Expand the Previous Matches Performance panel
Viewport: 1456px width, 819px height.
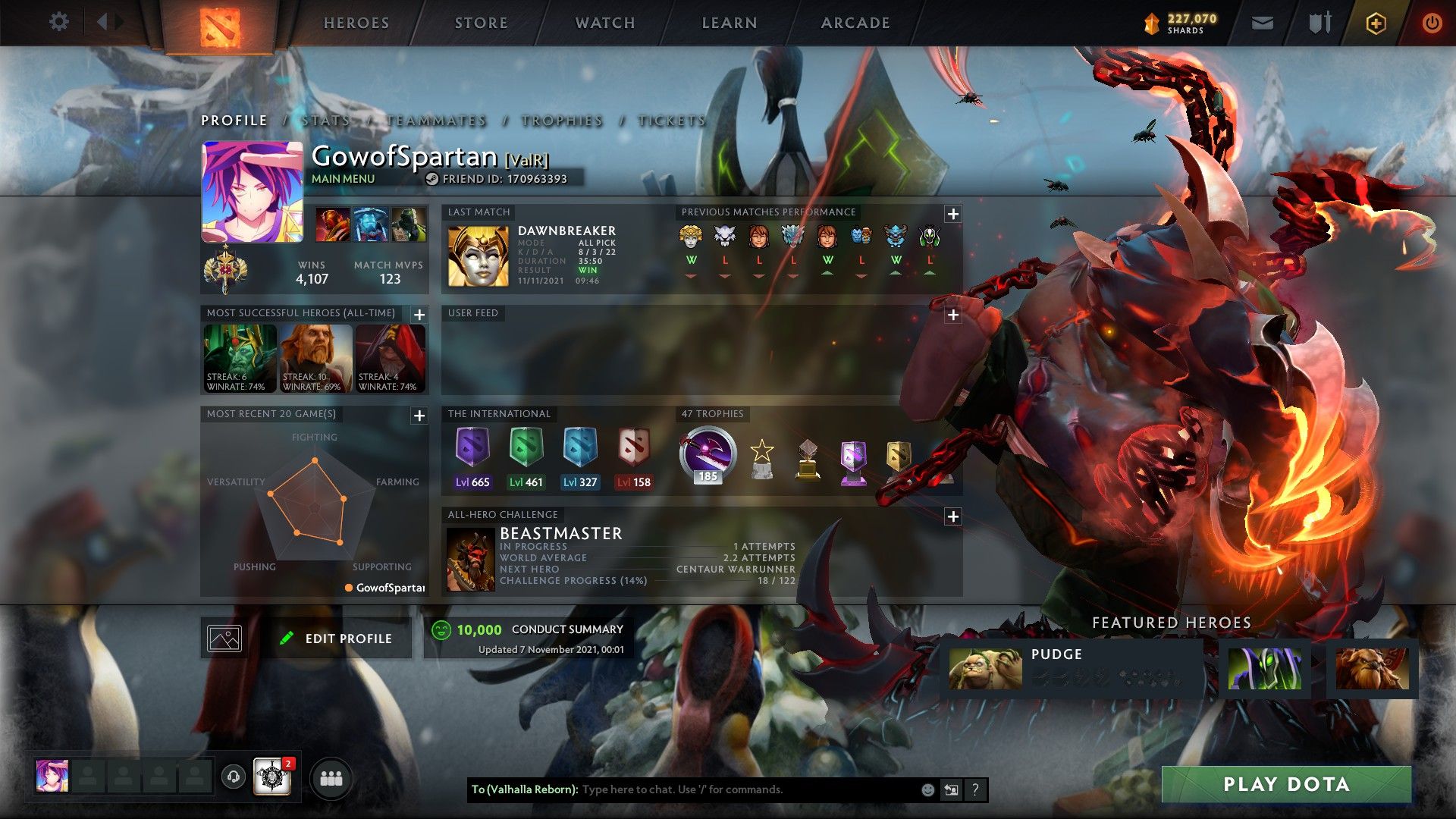pyautogui.click(x=953, y=214)
